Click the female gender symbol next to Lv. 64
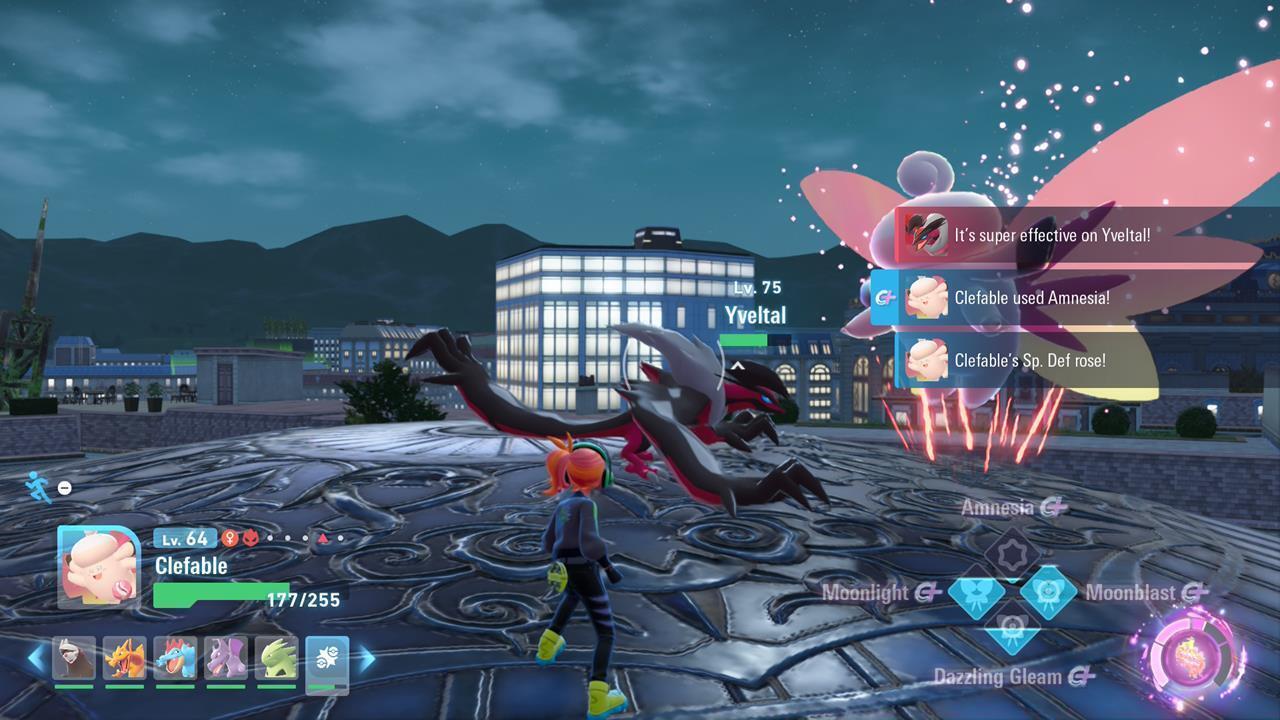 [231, 537]
